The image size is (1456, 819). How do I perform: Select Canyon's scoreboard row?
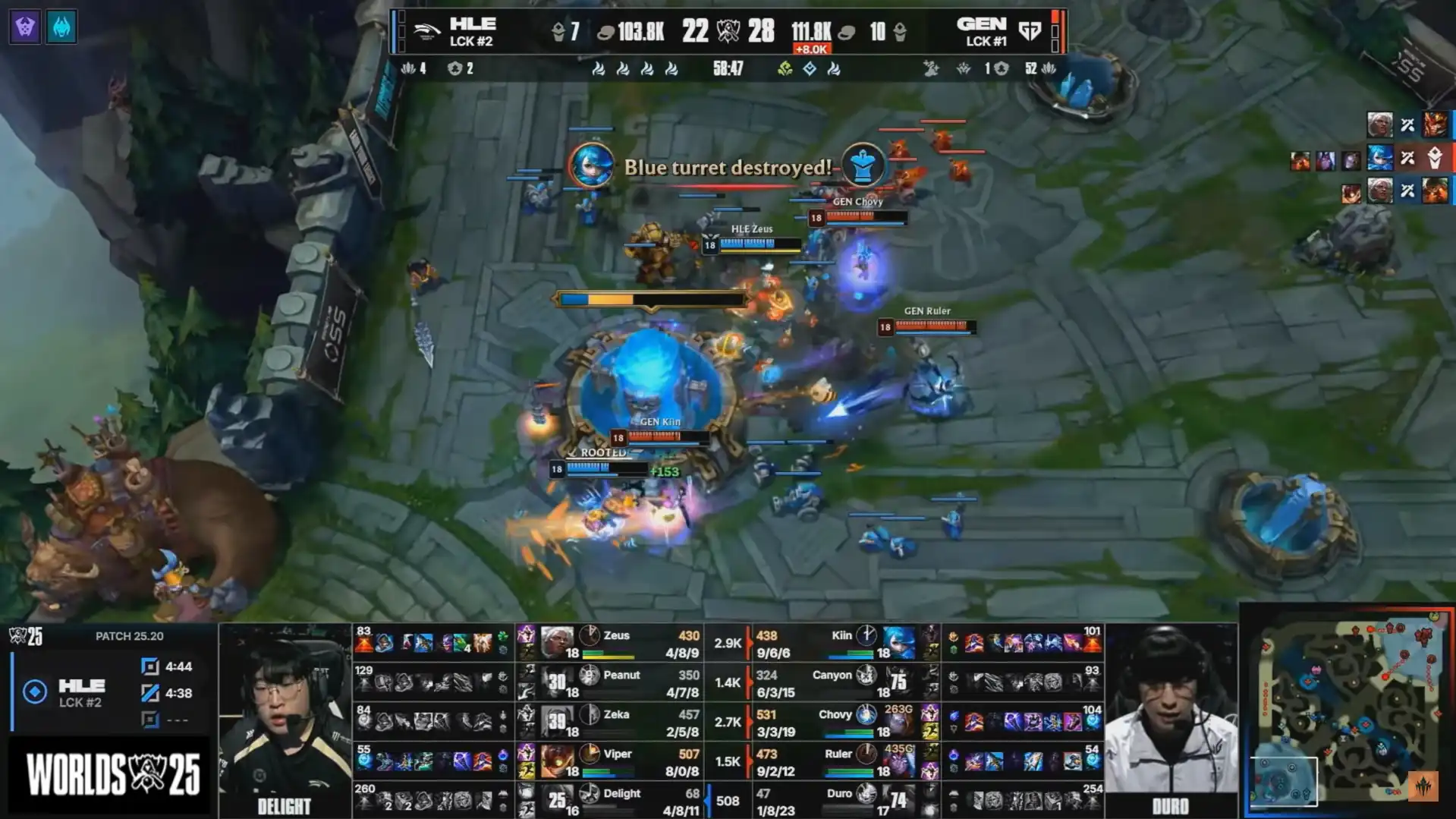point(842,682)
